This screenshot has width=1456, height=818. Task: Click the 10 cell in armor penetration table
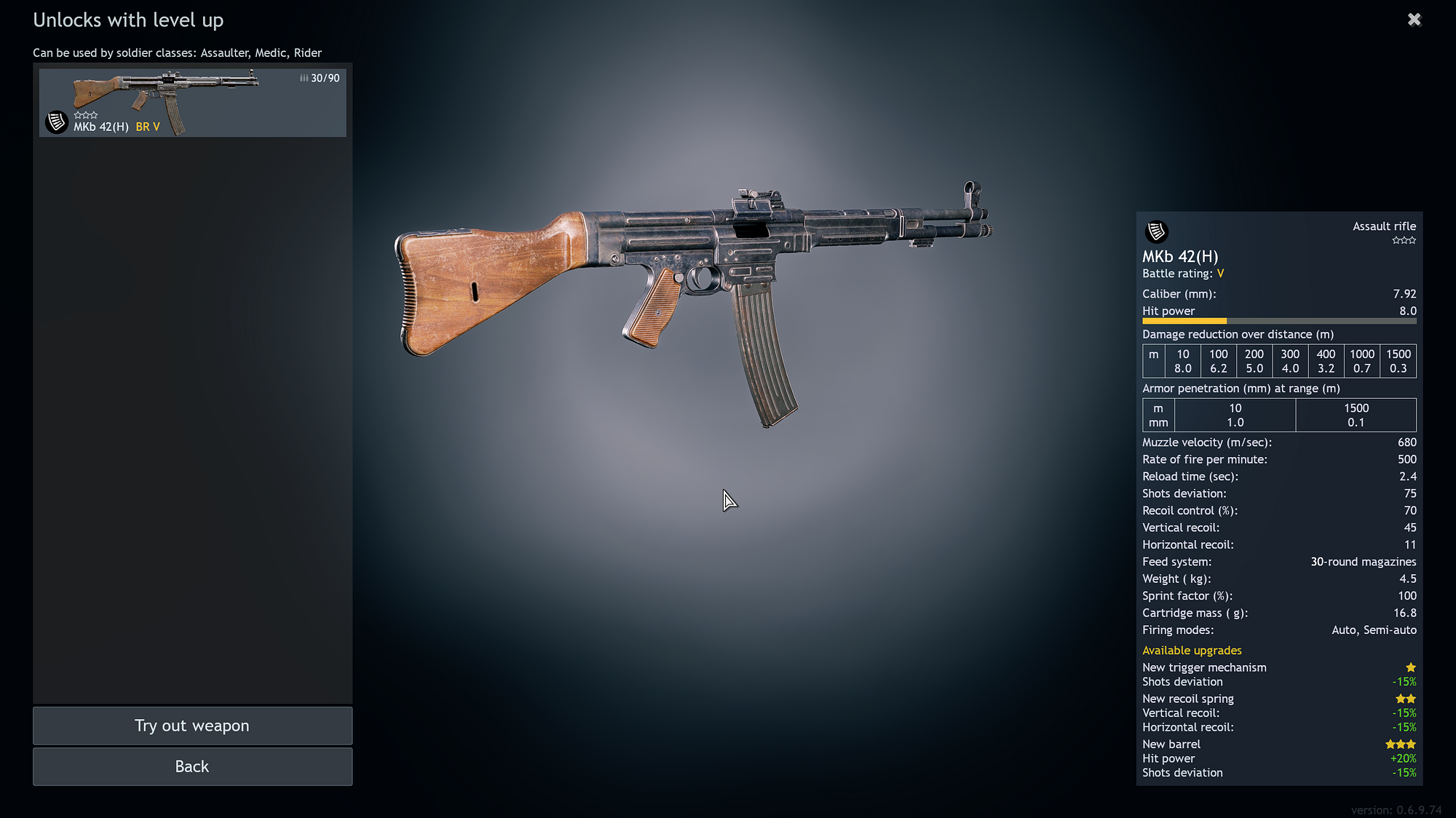[x=1235, y=415]
